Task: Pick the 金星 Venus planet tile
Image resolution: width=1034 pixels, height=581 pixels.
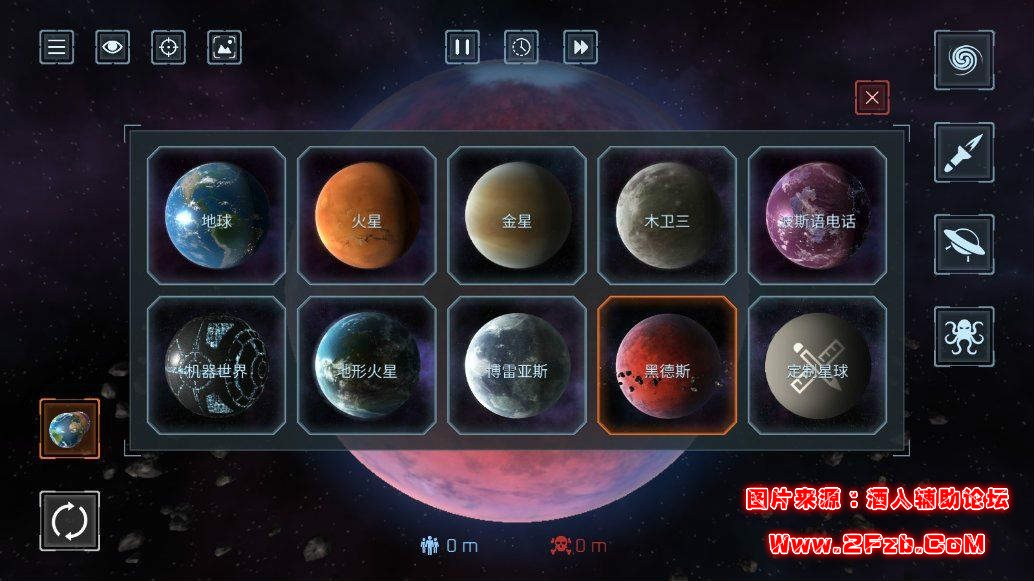Action: [x=517, y=216]
